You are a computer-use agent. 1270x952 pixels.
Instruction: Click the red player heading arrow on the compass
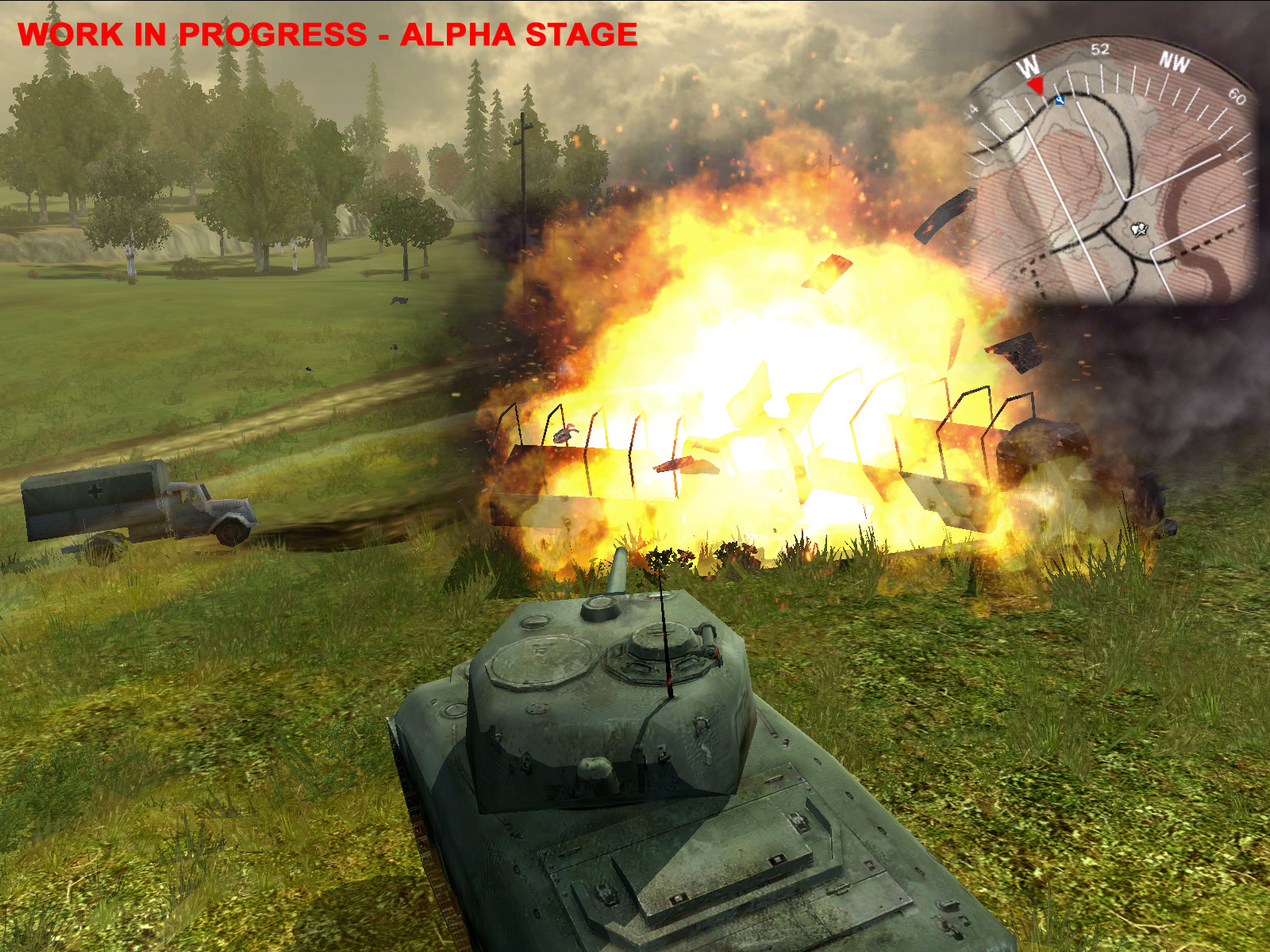1036,86
